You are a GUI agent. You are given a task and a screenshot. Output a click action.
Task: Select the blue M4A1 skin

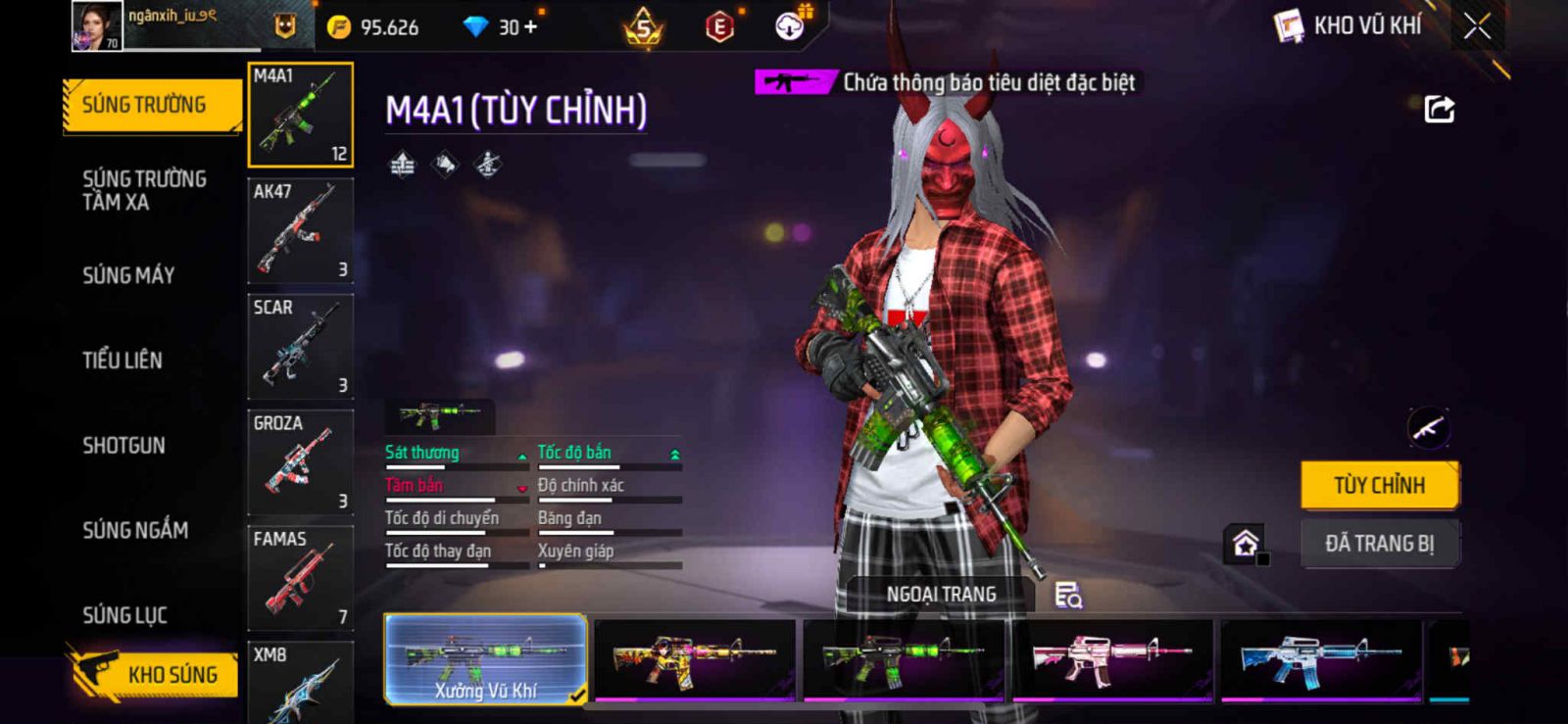[1321, 659]
